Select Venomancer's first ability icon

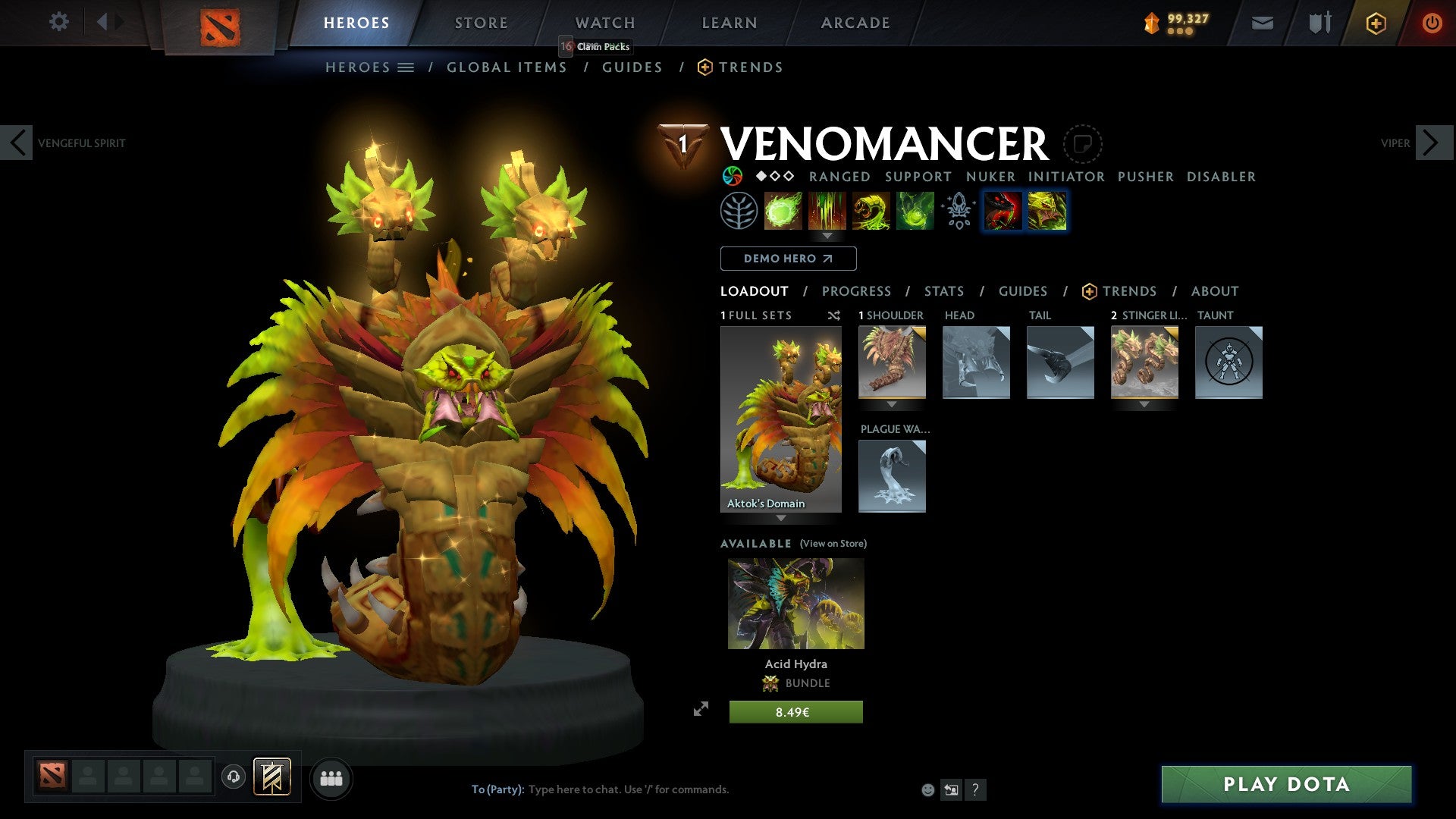tap(783, 212)
